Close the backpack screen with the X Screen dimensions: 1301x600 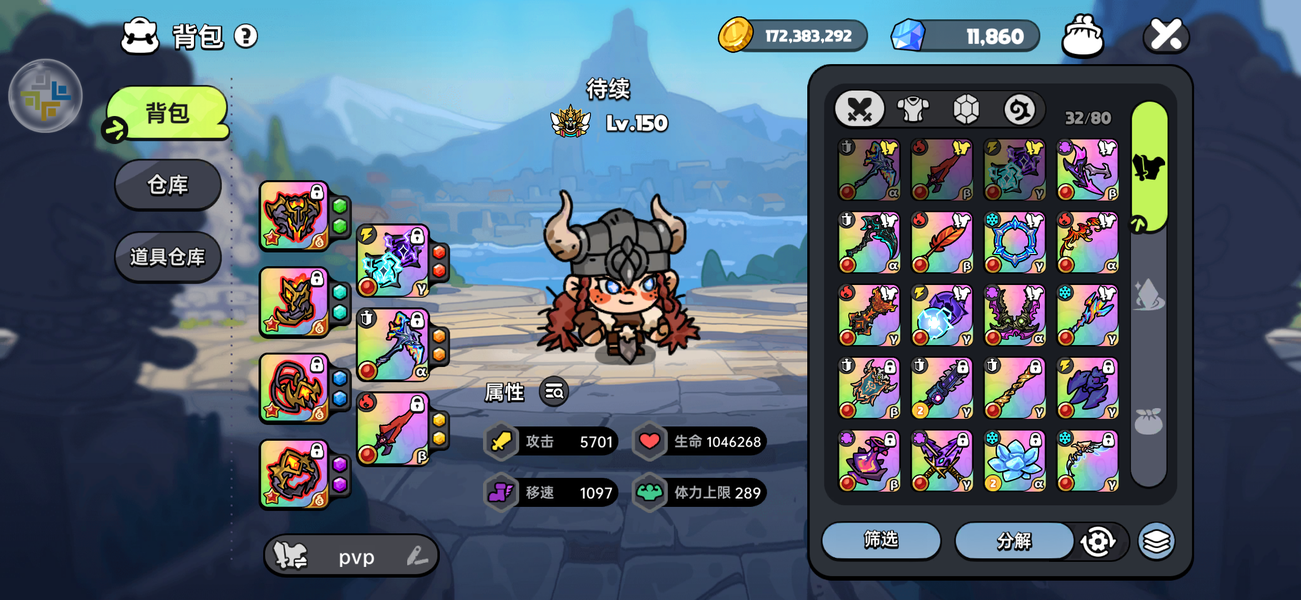pyautogui.click(x=1166, y=35)
